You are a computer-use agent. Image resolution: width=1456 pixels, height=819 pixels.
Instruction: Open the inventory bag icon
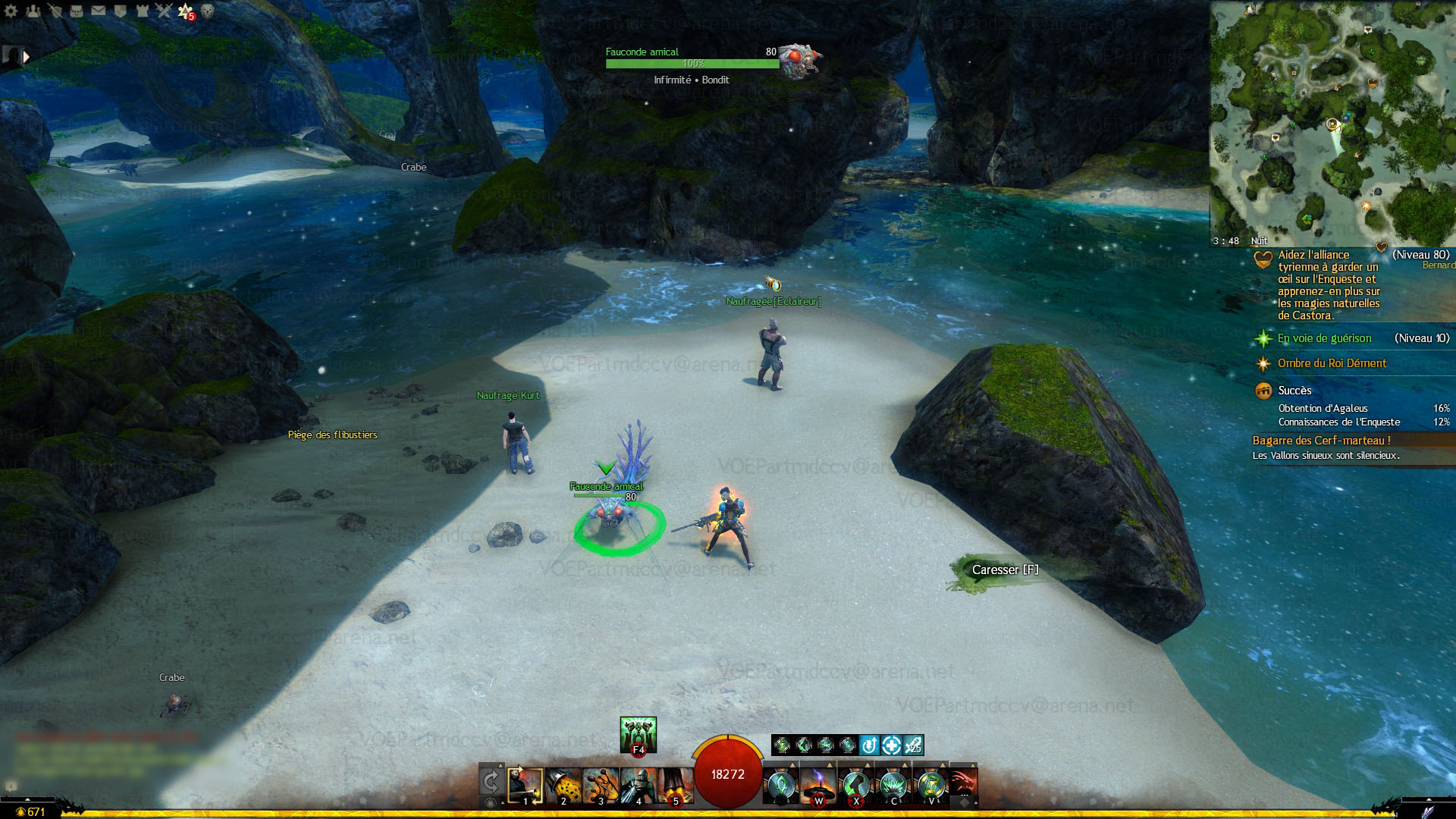pyautogui.click(x=77, y=11)
